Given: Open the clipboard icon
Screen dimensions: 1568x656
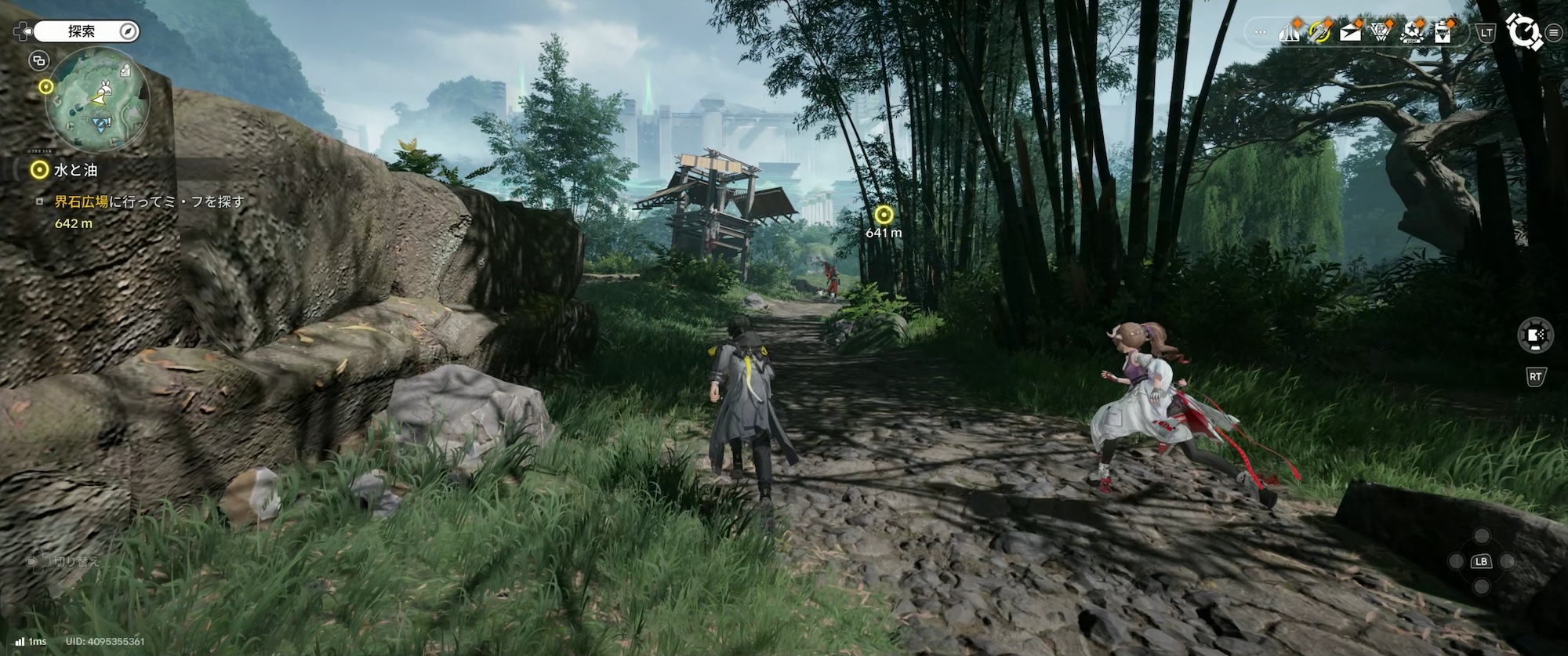Looking at the screenshot, I should (1443, 33).
